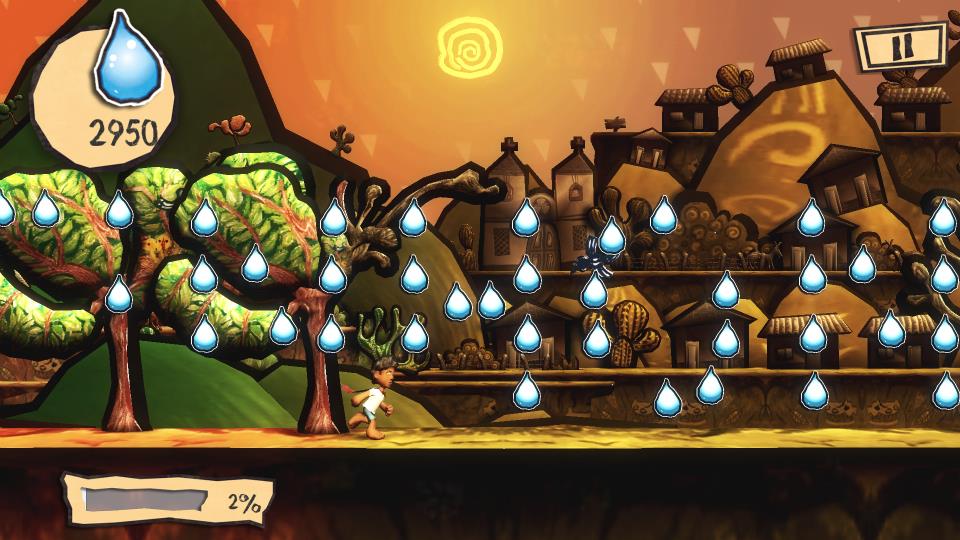The image size is (960, 540).
Task: Pause the game with the top-right button
Action: pos(900,47)
